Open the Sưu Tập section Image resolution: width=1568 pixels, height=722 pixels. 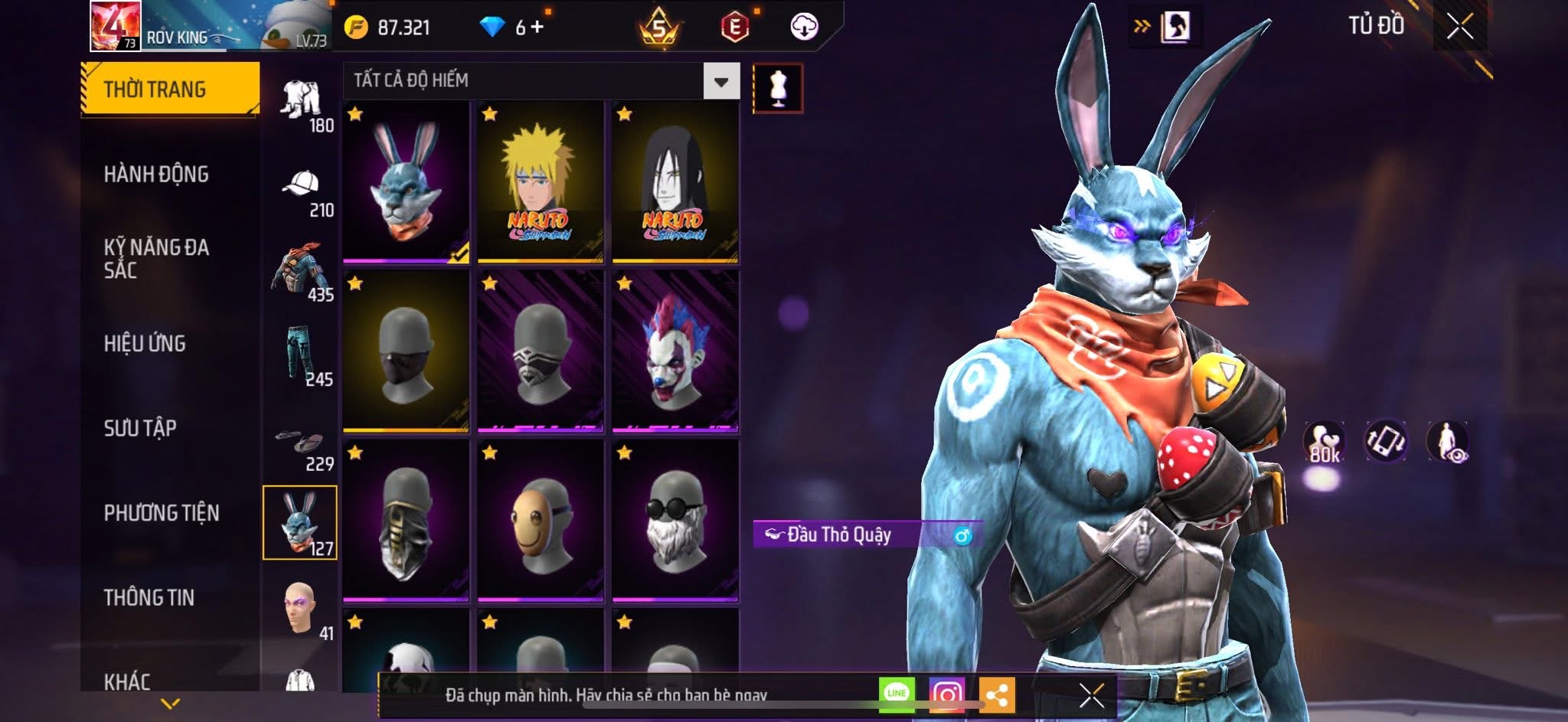140,428
